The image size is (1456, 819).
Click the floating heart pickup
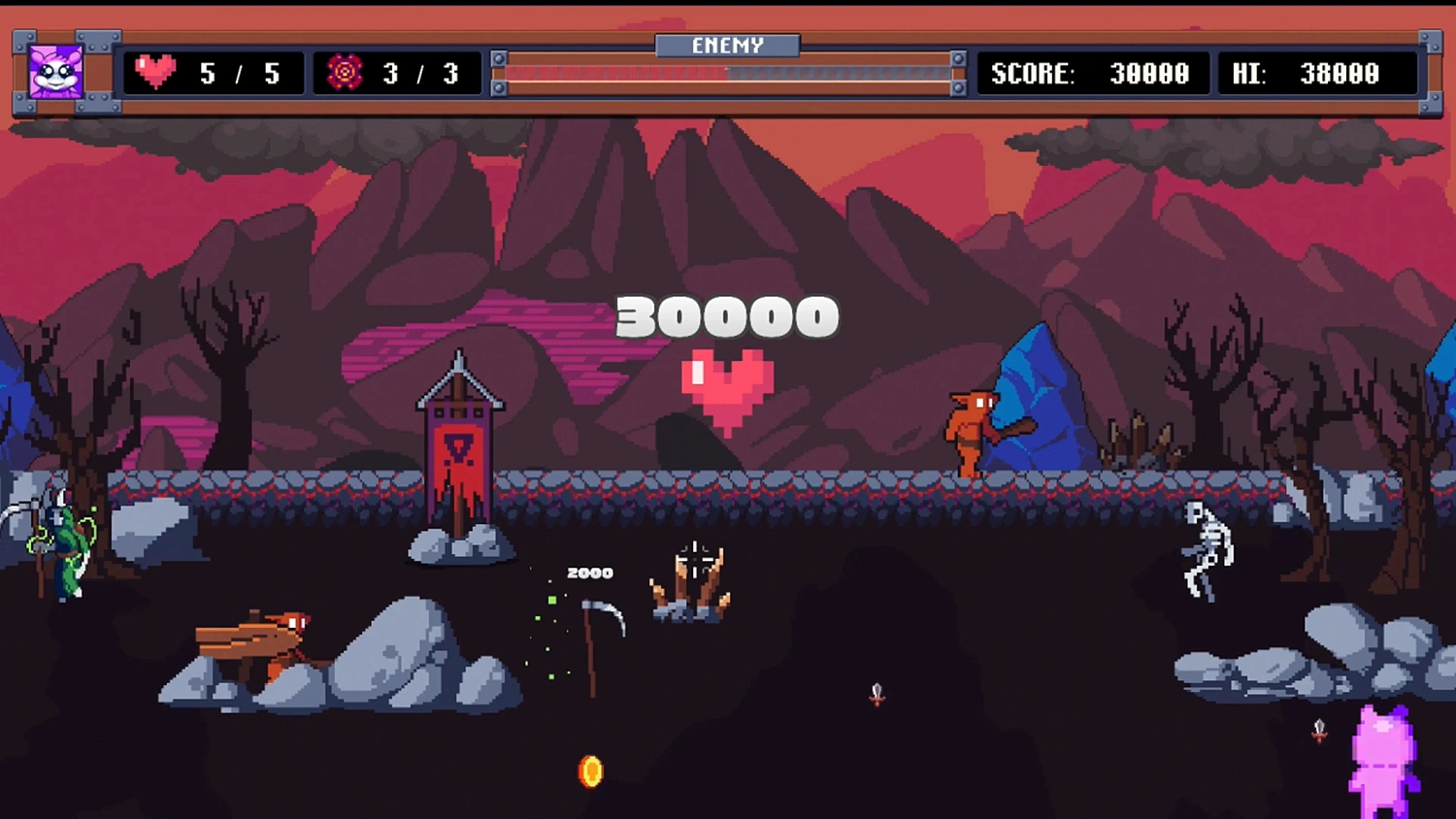tap(726, 388)
